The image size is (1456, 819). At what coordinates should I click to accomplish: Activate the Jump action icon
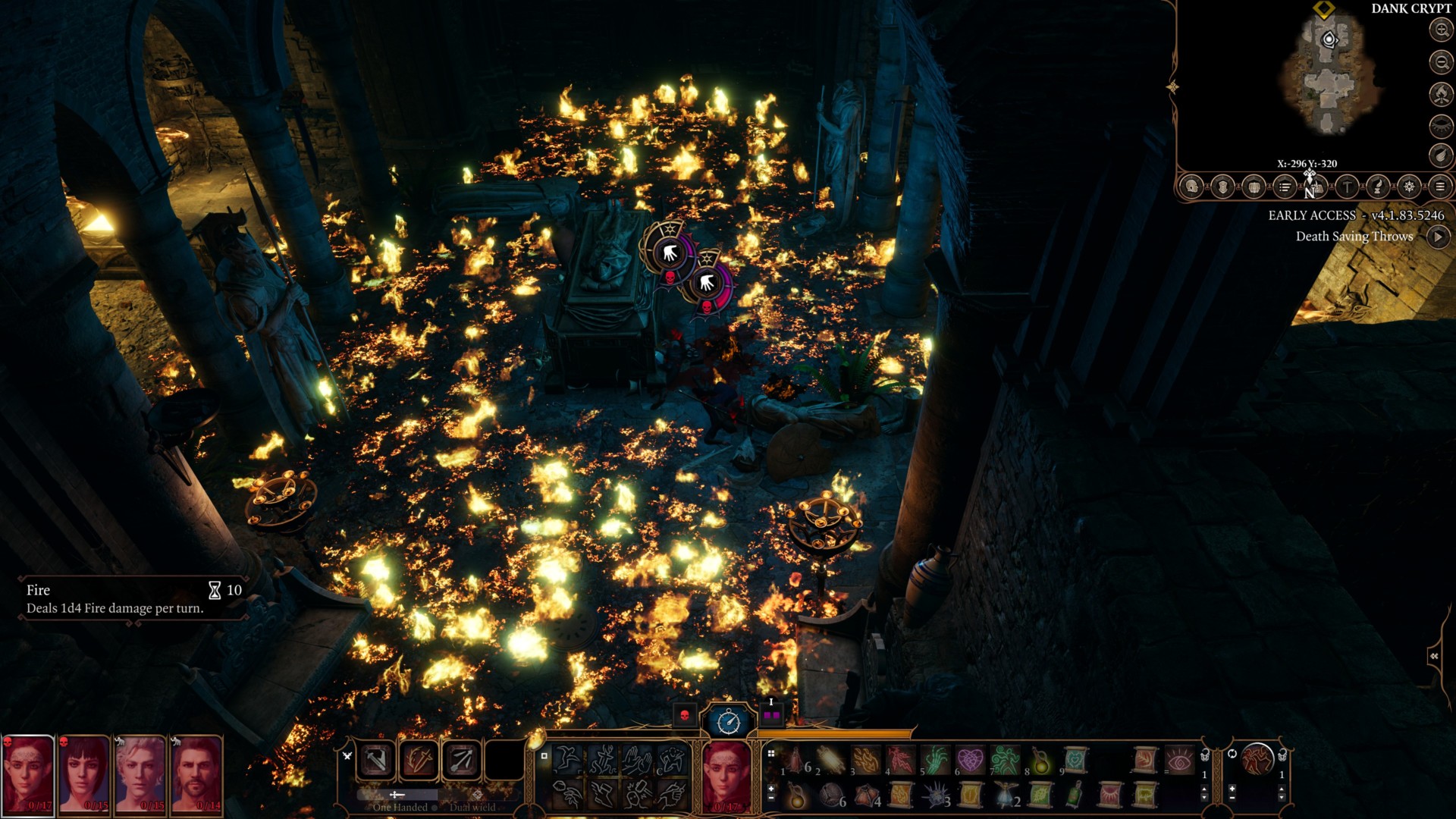pyautogui.click(x=566, y=759)
